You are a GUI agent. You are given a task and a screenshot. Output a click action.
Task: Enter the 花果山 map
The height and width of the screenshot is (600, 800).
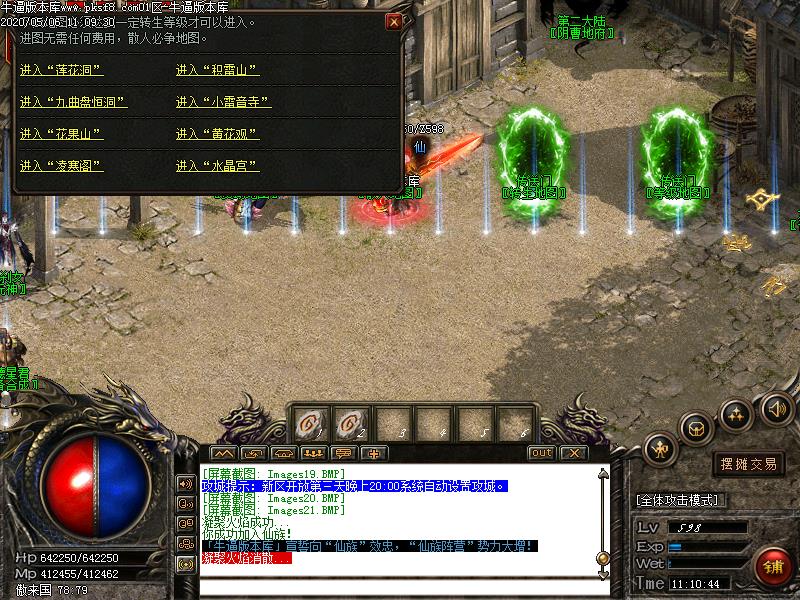pos(61,134)
